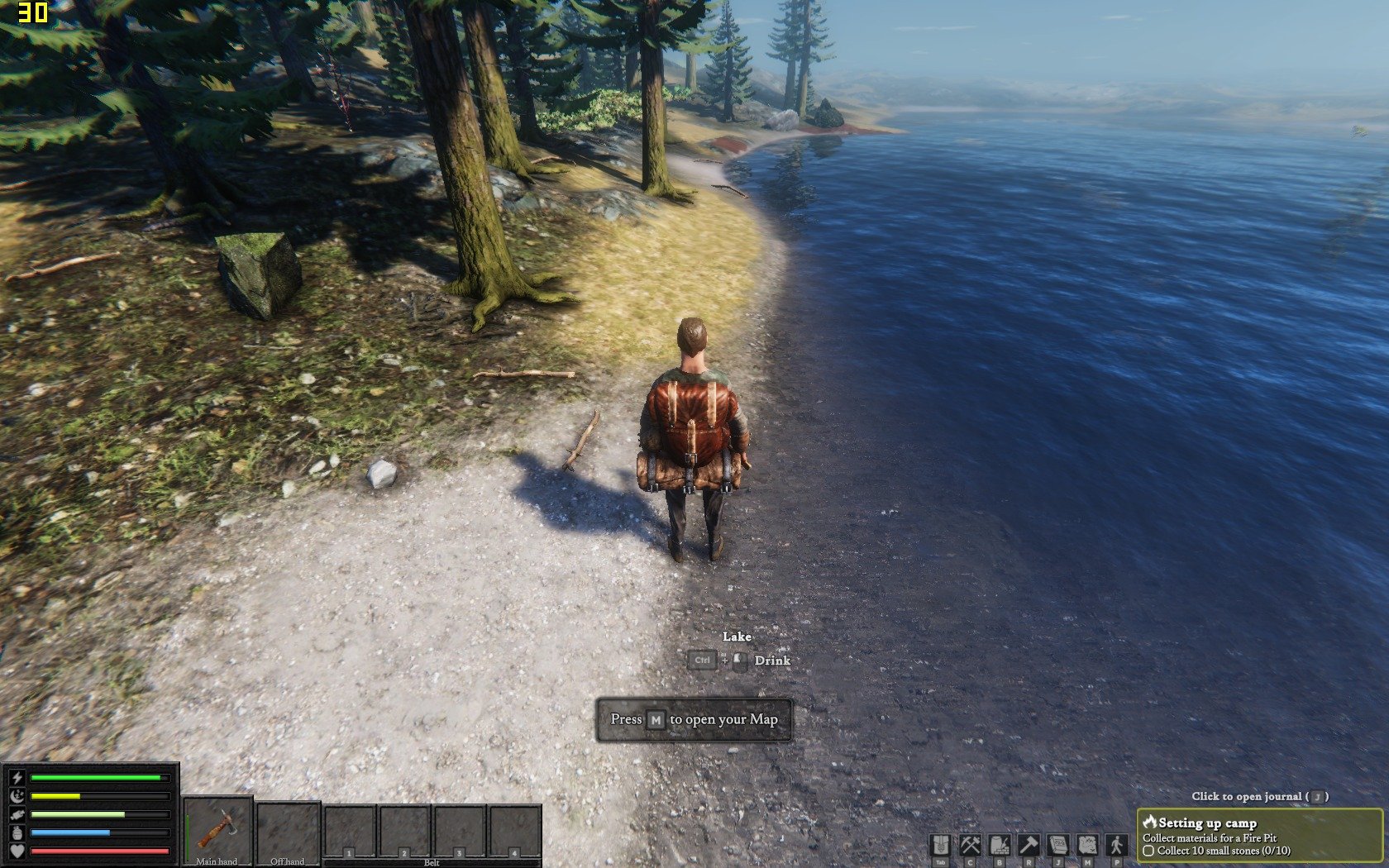This screenshot has height=868, width=1389.
Task: Select the hatchet in the Main hand slot
Action: (x=217, y=829)
